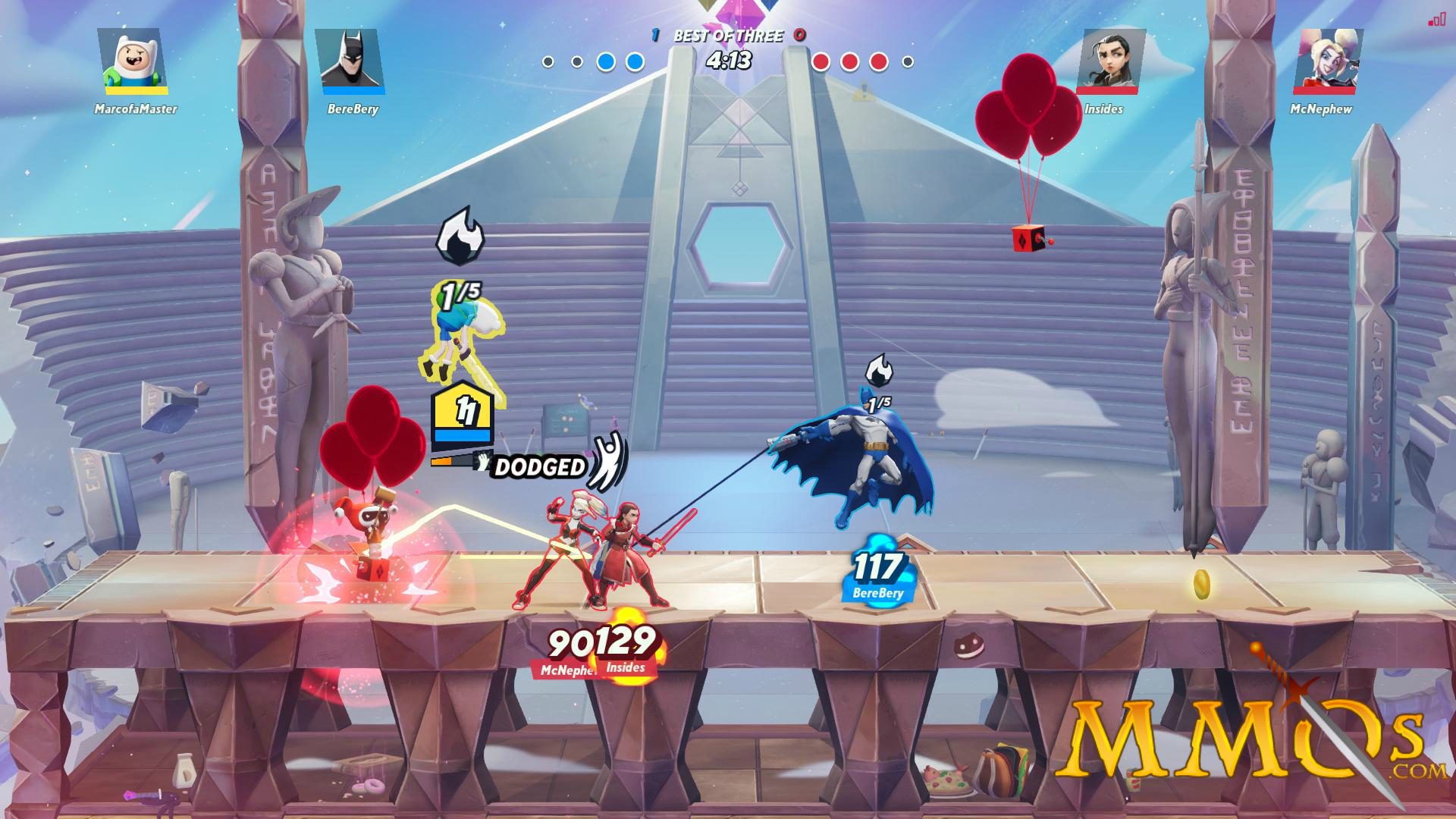Select MarcofaMaster's Finn portrait
This screenshot has height=819, width=1456.
pos(134,61)
